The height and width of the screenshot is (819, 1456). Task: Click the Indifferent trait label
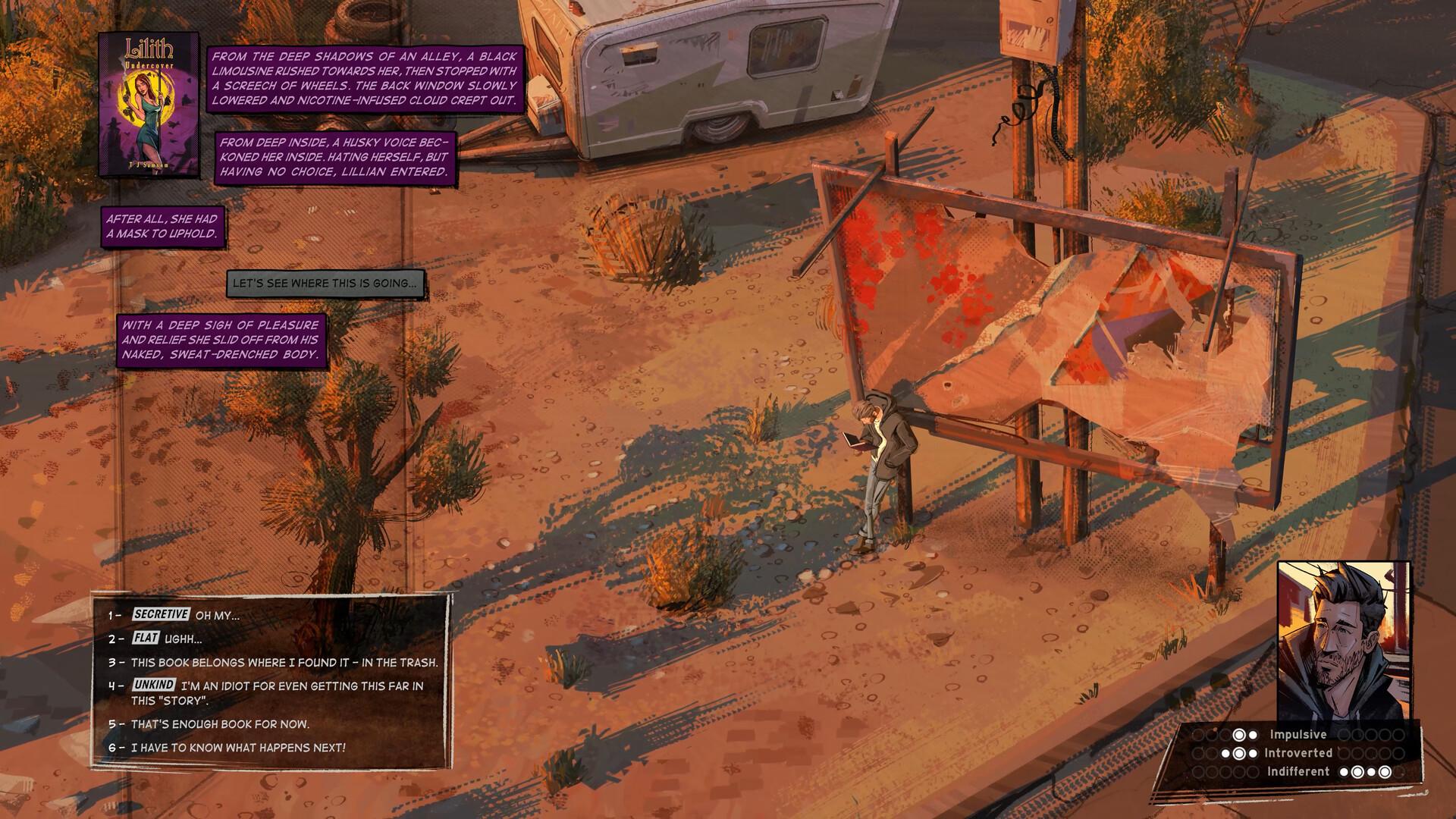pyautogui.click(x=1299, y=772)
